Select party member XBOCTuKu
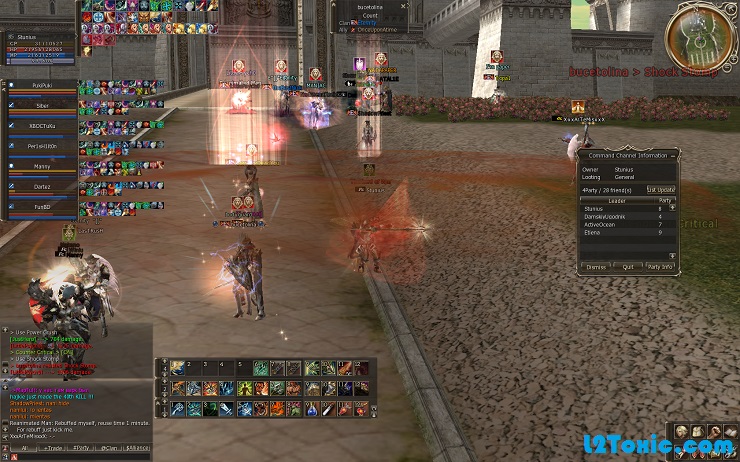The image size is (740, 462). tap(42, 126)
